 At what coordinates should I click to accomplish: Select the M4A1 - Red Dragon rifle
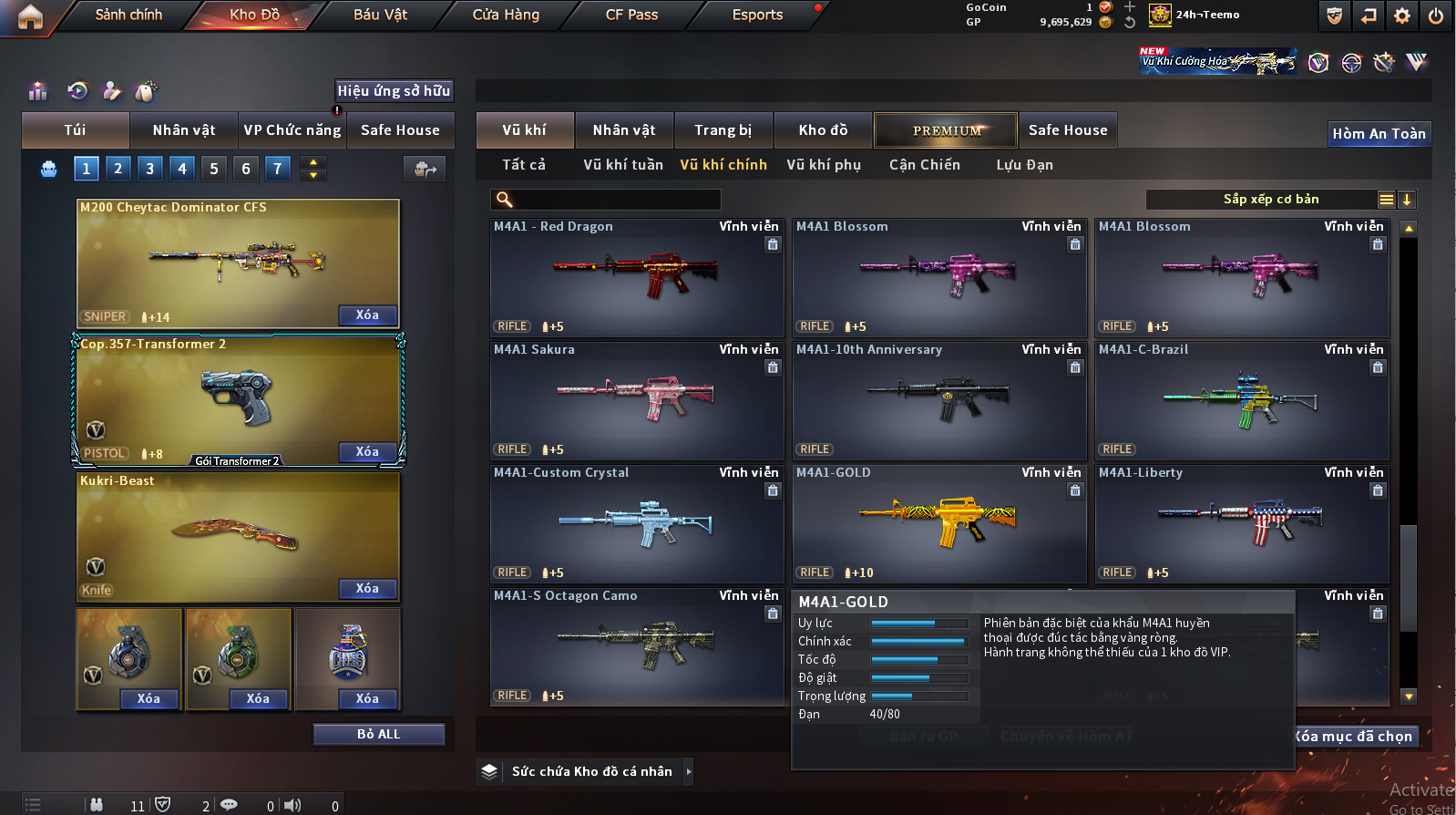tap(636, 278)
